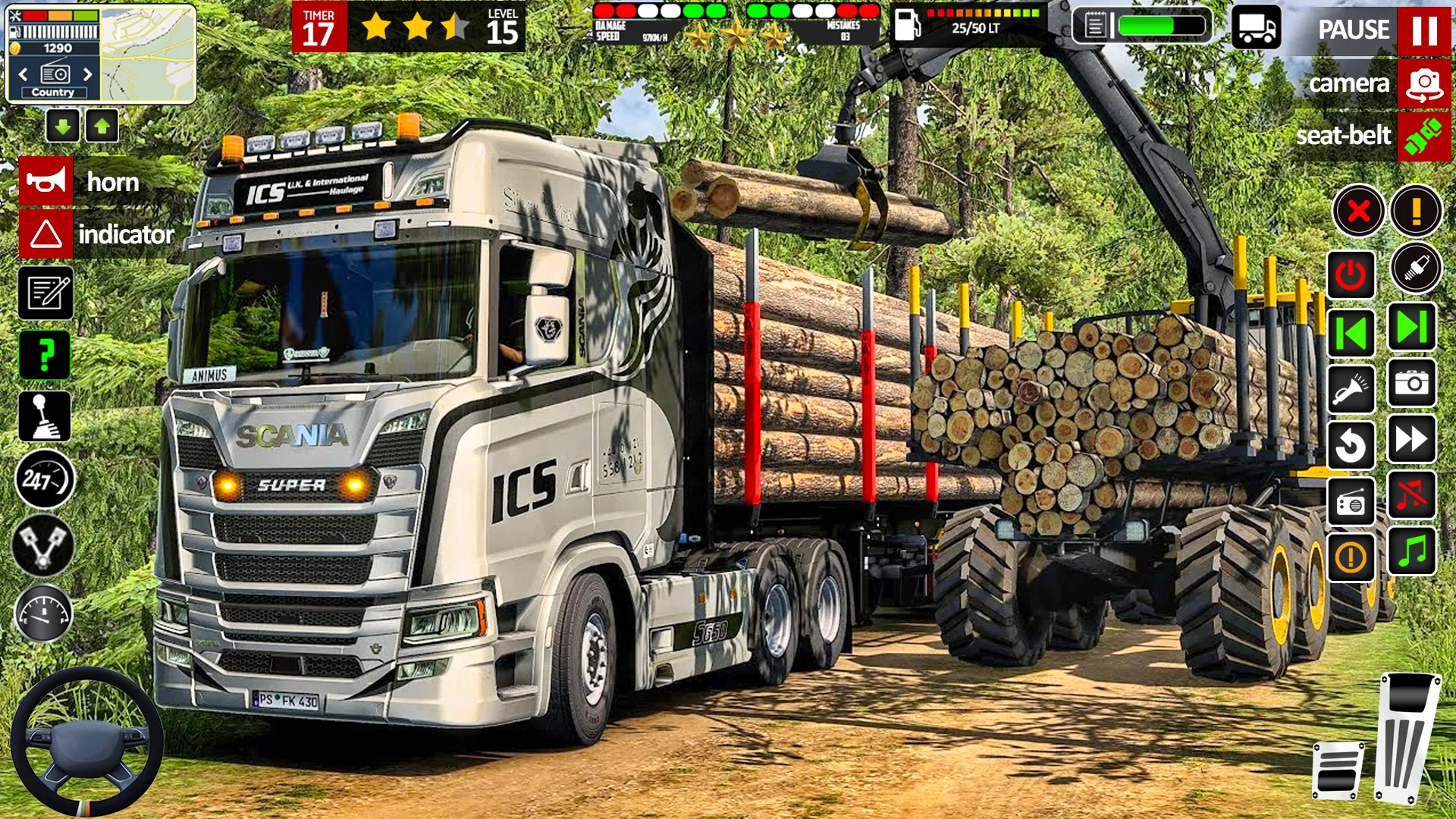Screen dimensions: 1456x819
Task: Turn on the hazard indicator triangle
Action: pos(45,234)
